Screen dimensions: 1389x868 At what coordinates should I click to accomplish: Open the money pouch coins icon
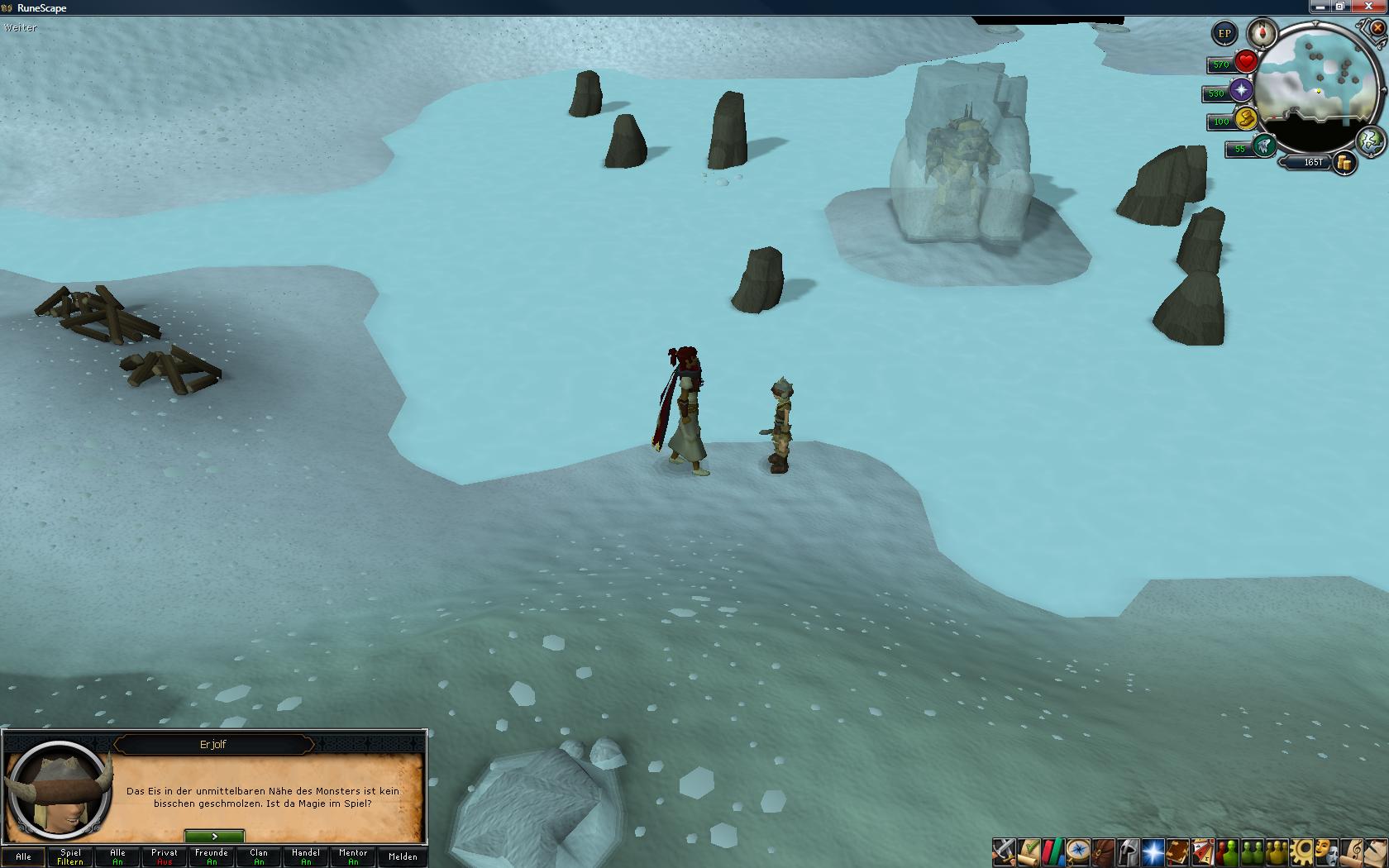[1345, 163]
